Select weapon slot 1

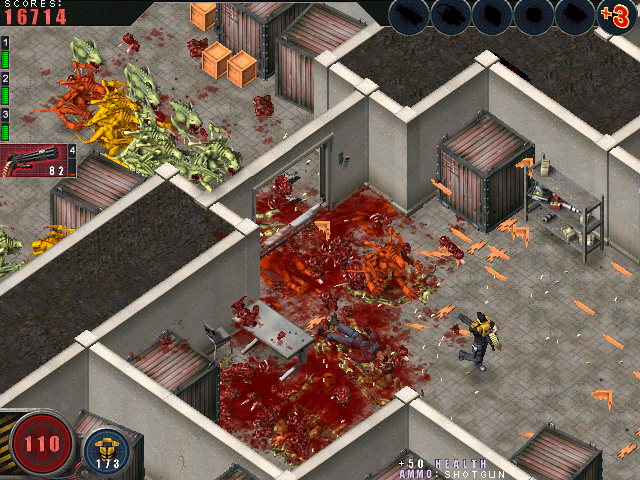coord(5,57)
